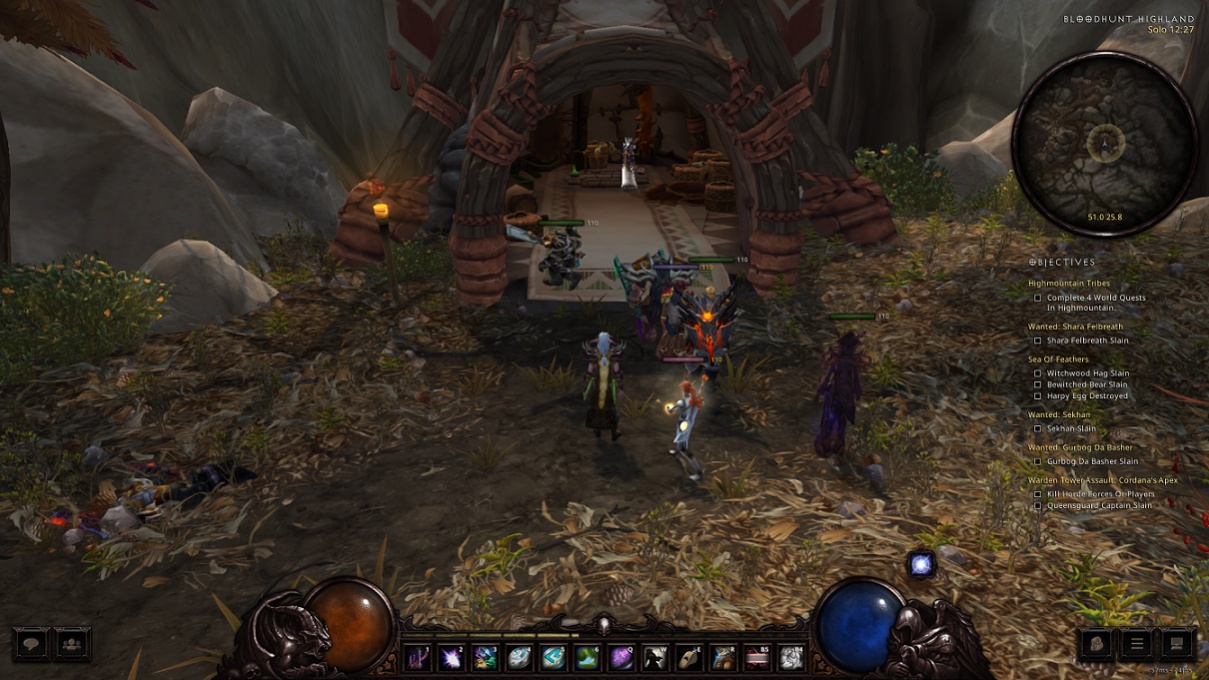This screenshot has height=680, width=1209.
Task: Open the chat speech bubble button
Action: coord(31,644)
